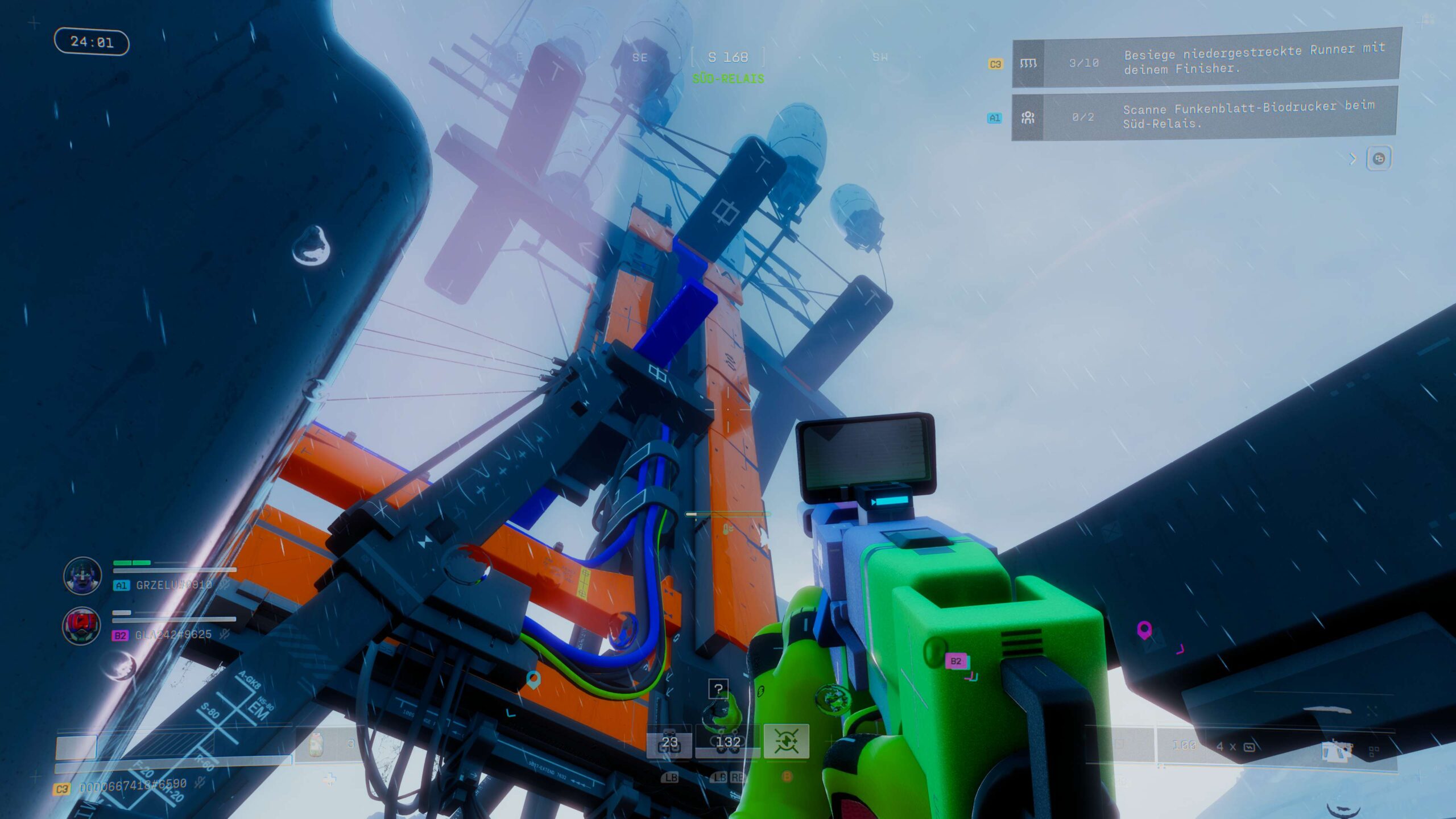Select the consumable canister item slot
Screen dimensions: 1456x819
(x=317, y=744)
